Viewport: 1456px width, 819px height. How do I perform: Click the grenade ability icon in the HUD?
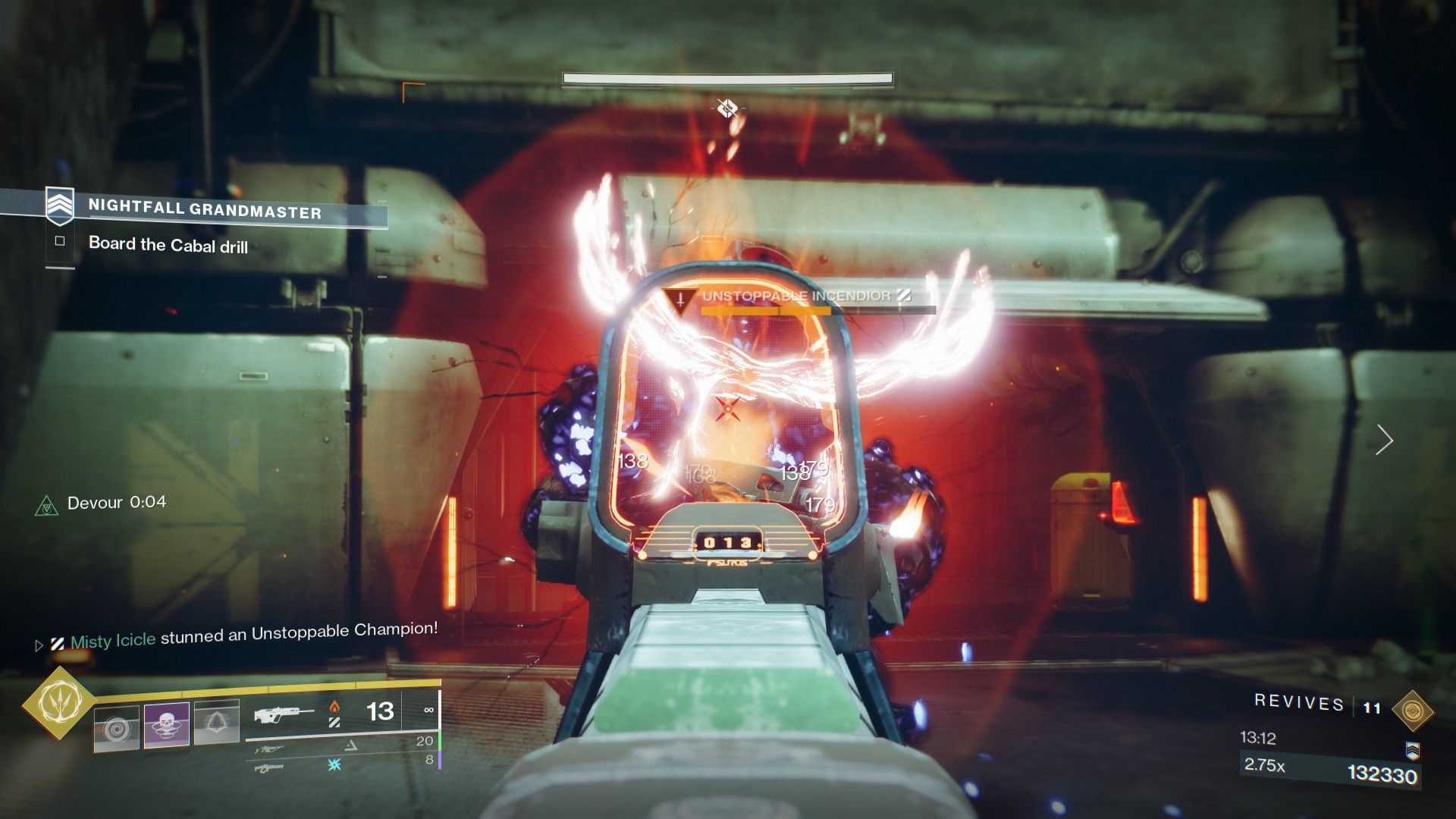[x=116, y=728]
